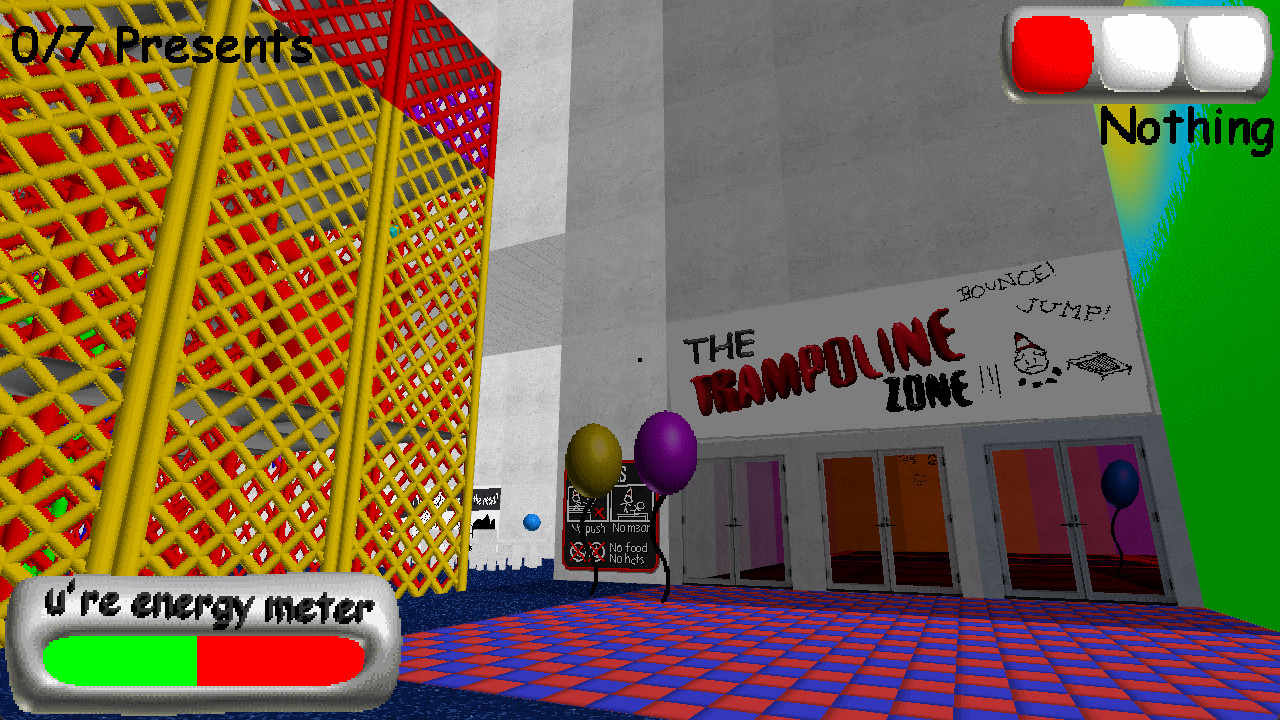1280x720 pixels.
Task: Click the crossed-out hat icon on rules board
Action: click(595, 551)
